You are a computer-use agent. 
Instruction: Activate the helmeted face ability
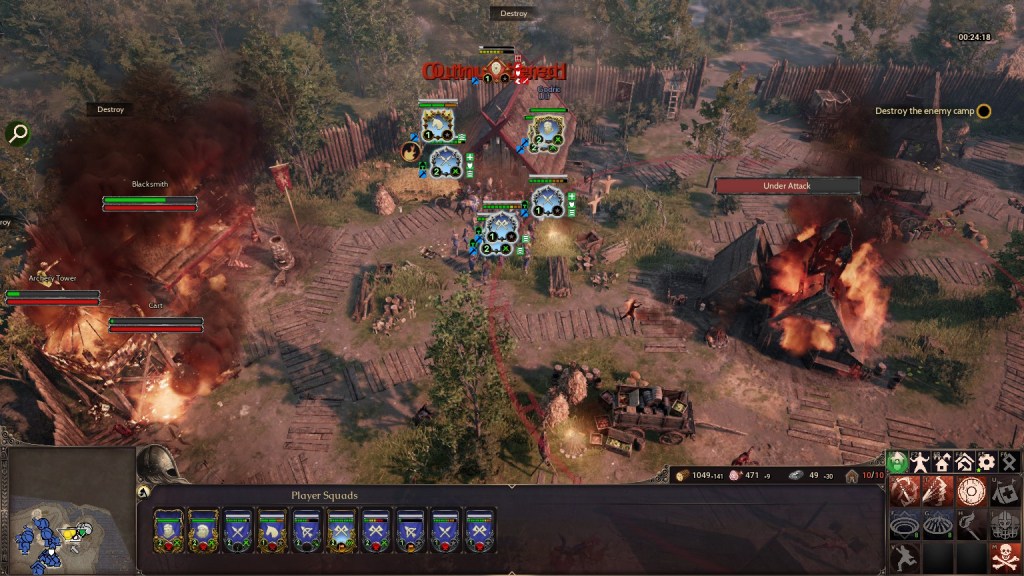point(1005,524)
